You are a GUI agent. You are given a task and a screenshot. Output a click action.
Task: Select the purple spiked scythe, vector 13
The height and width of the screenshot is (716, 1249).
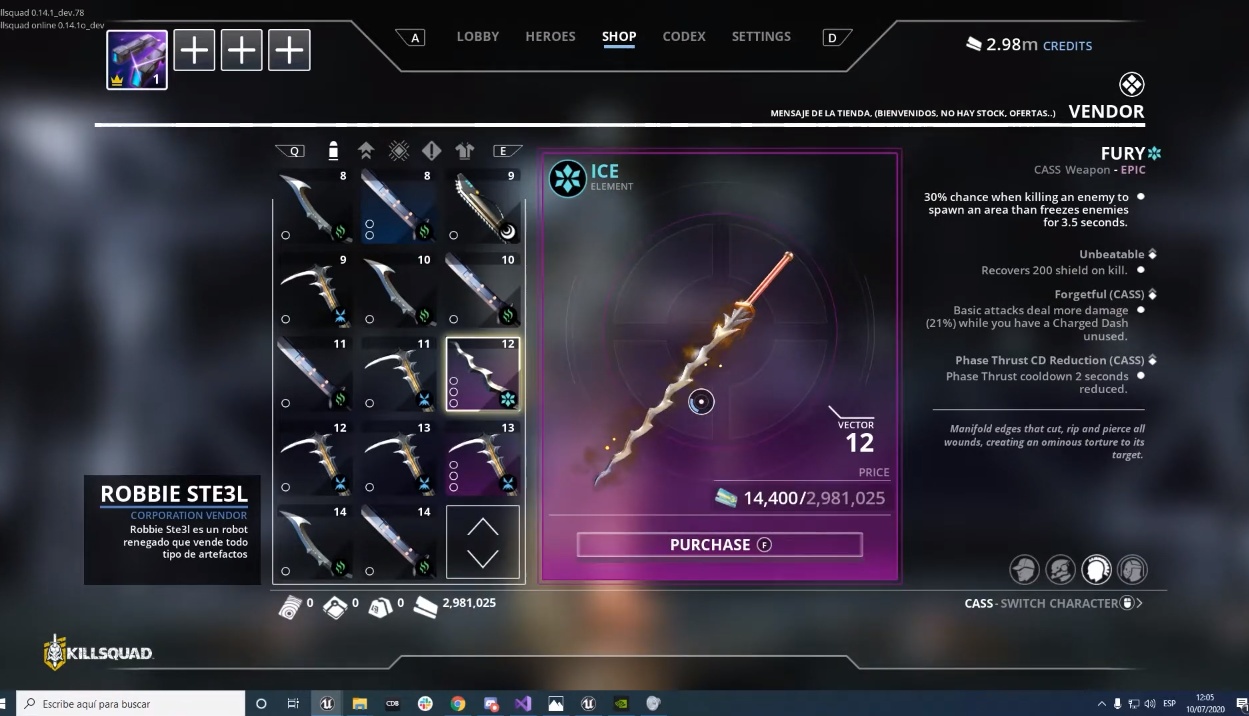point(483,458)
